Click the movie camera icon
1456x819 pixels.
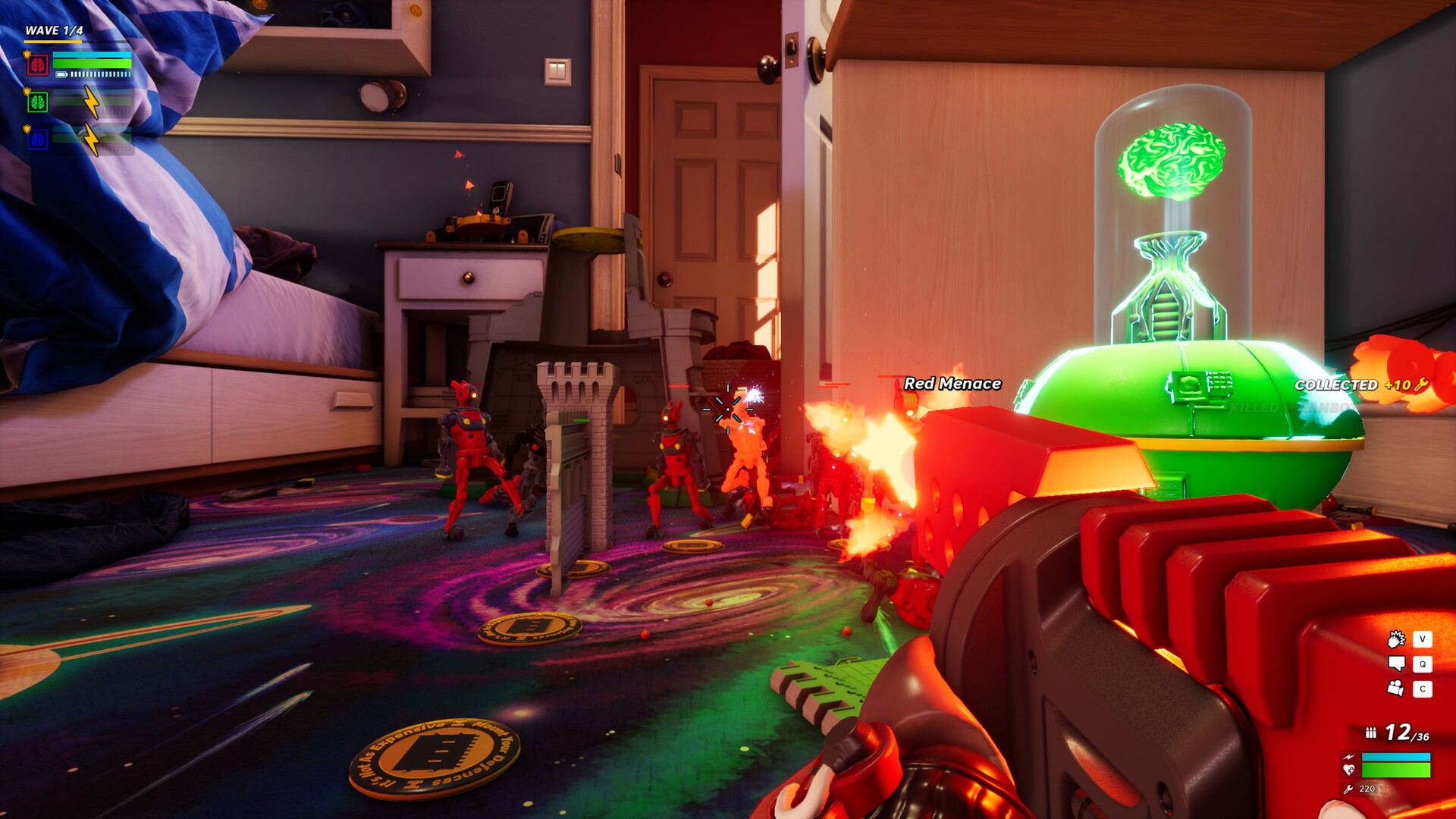coord(1396,689)
